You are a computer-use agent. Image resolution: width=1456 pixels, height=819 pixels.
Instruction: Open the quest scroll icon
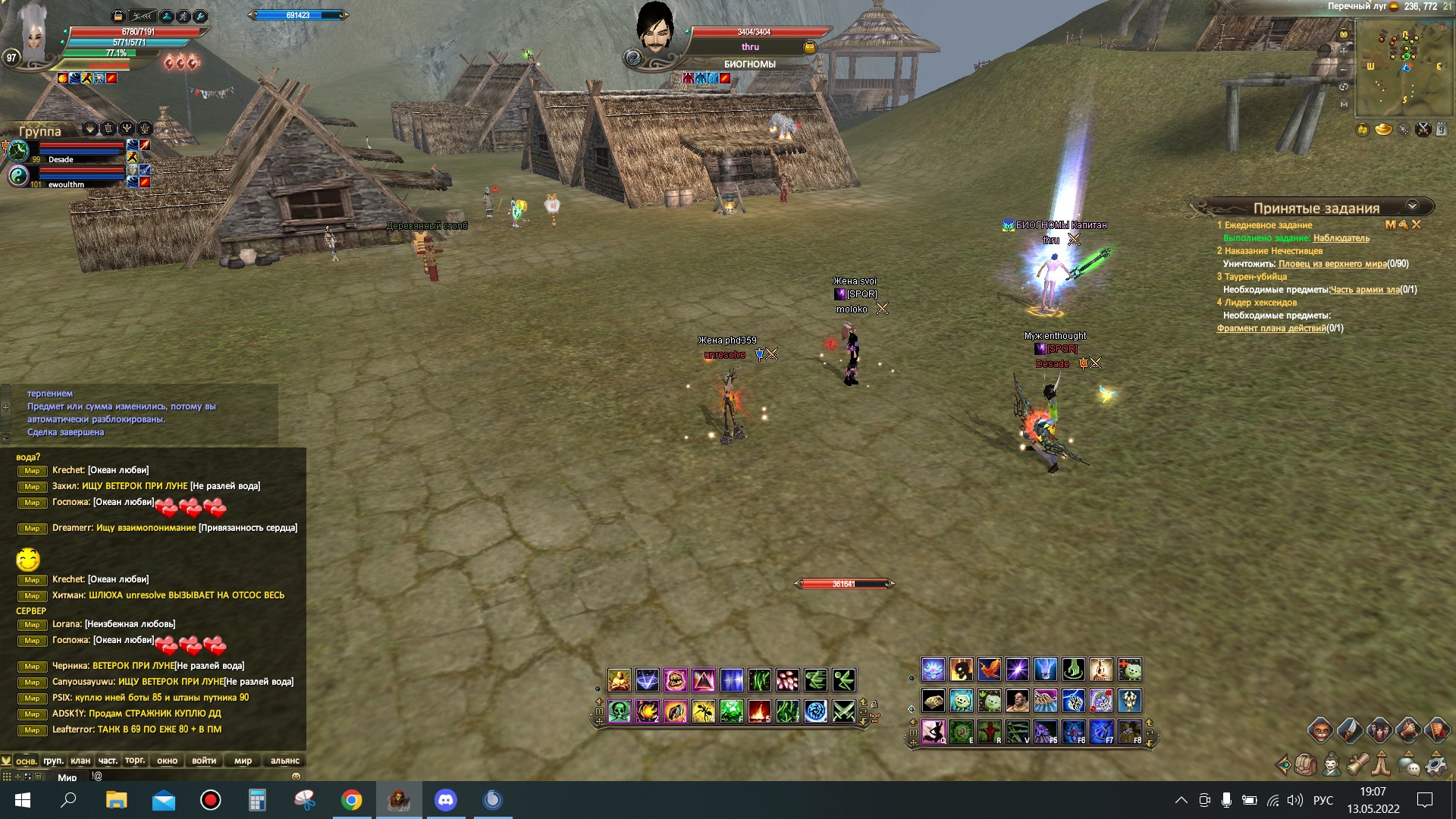click(x=1357, y=764)
